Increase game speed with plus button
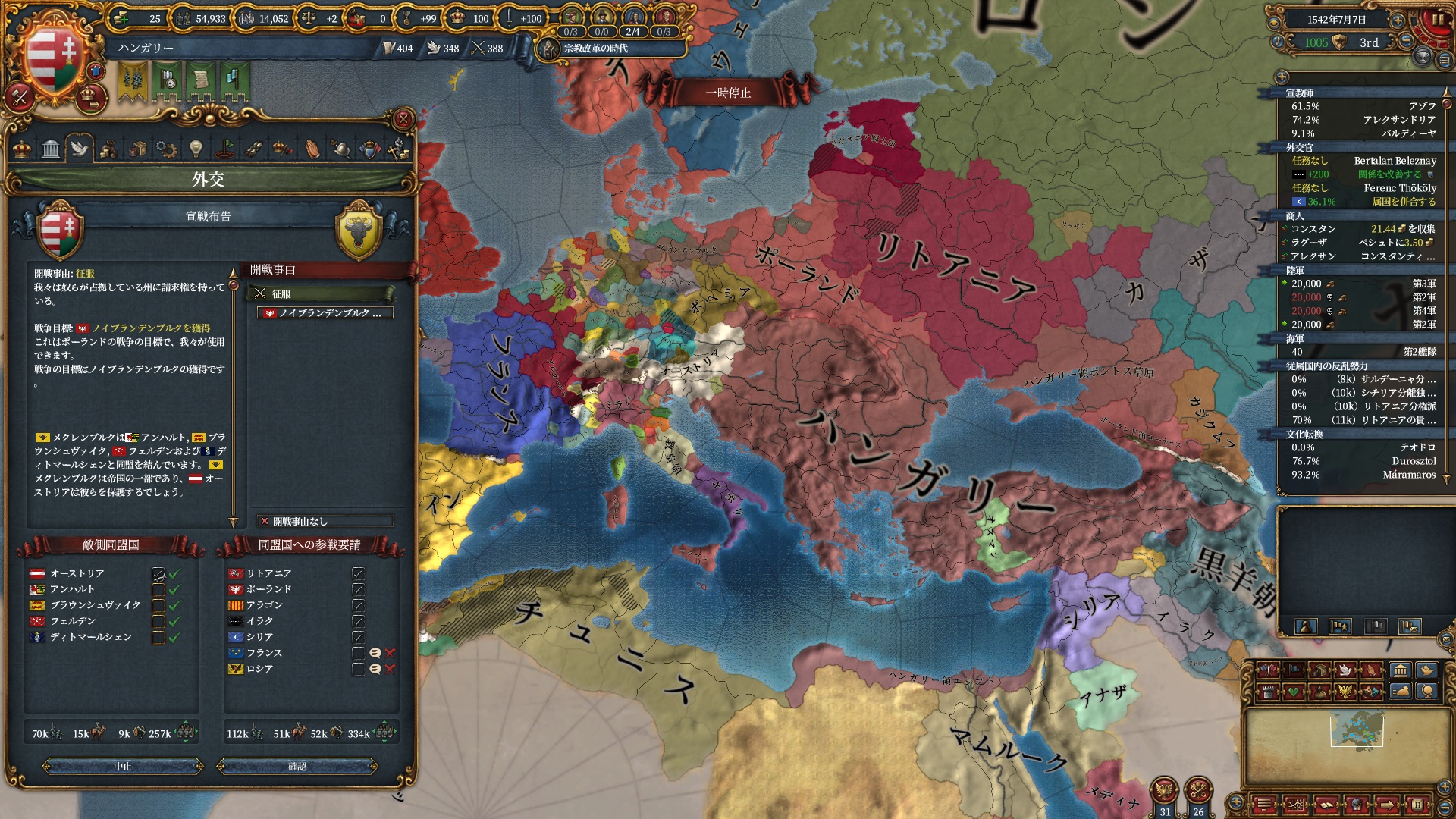The image size is (1456, 819). coord(1398,20)
